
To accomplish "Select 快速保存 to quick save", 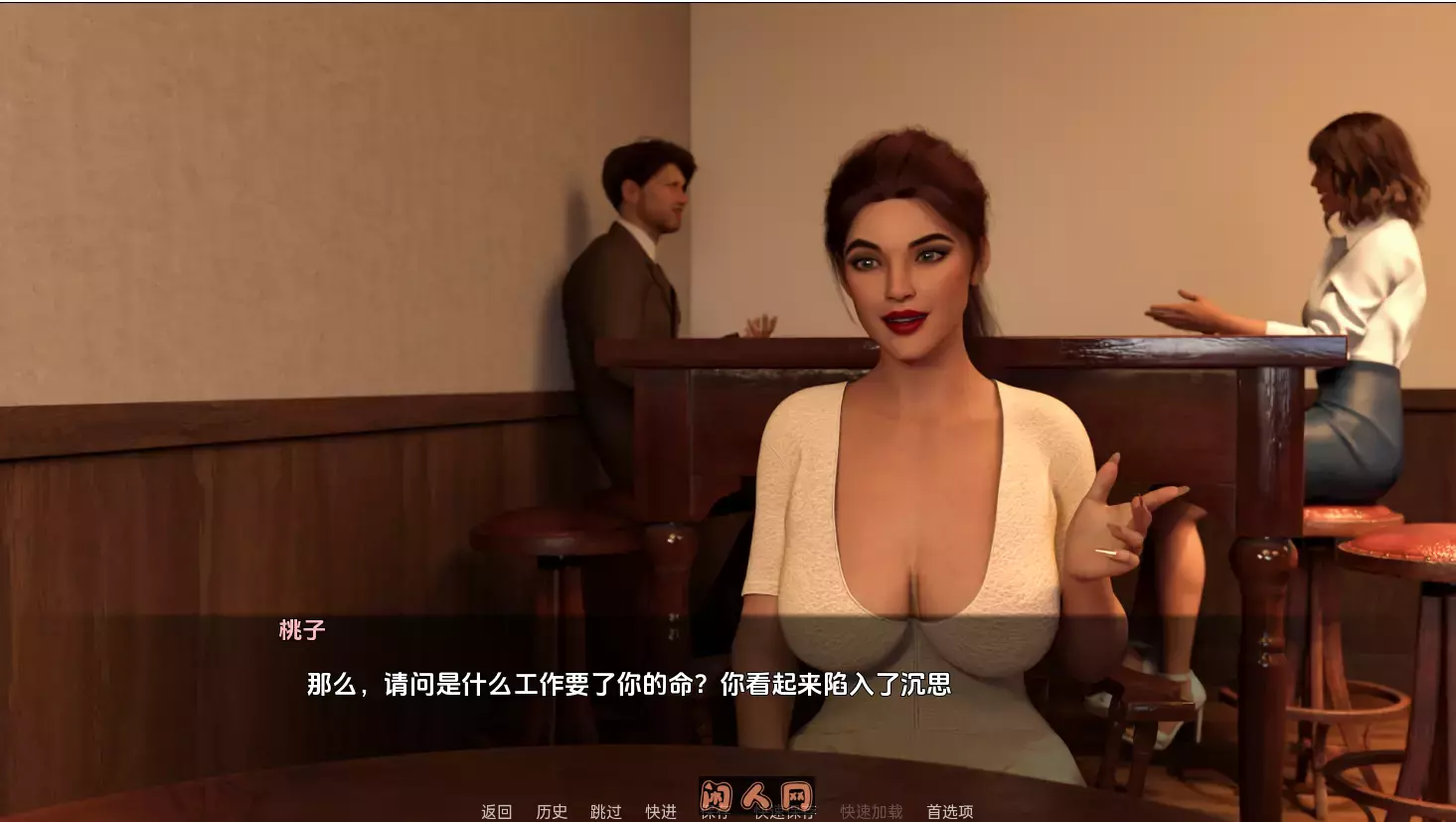I will (785, 812).
